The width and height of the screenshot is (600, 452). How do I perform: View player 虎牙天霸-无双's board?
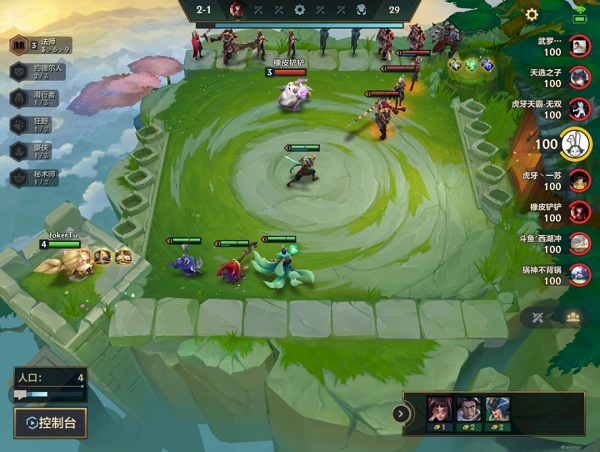coord(579,110)
